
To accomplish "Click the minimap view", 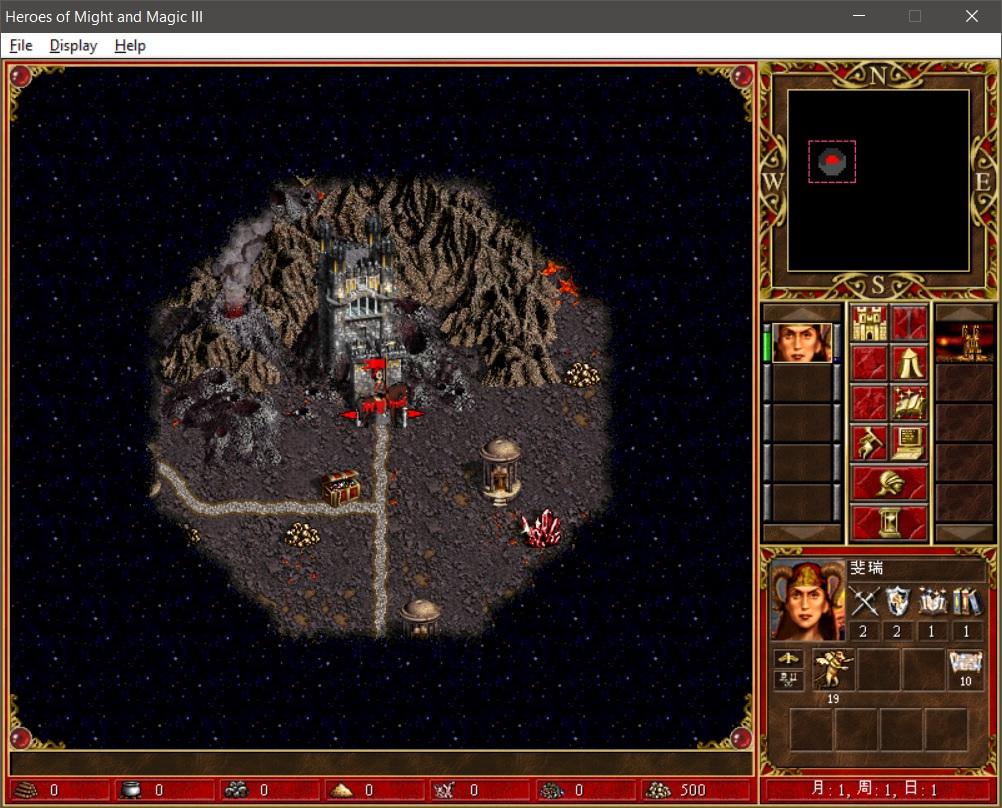I will click(878, 180).
